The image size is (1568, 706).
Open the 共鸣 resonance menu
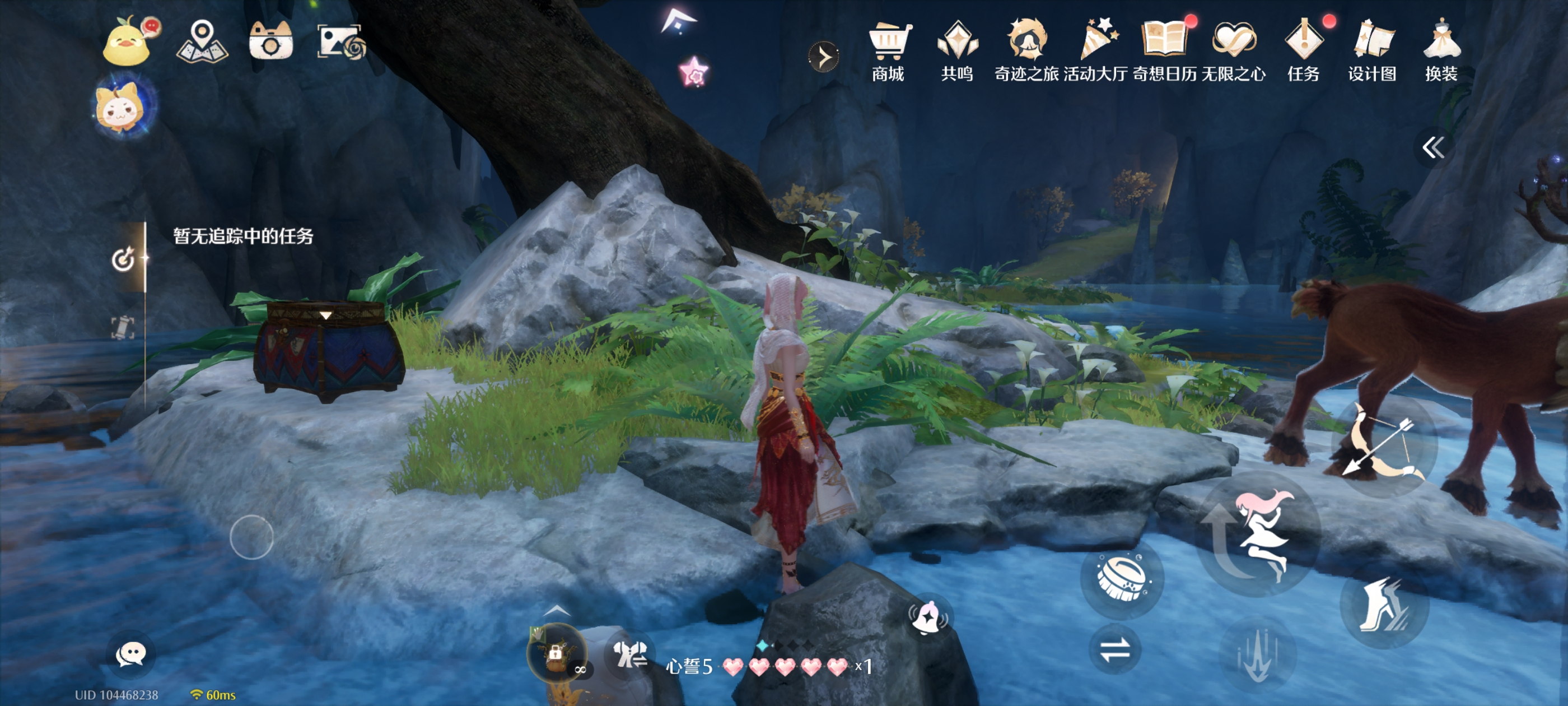pos(957,51)
